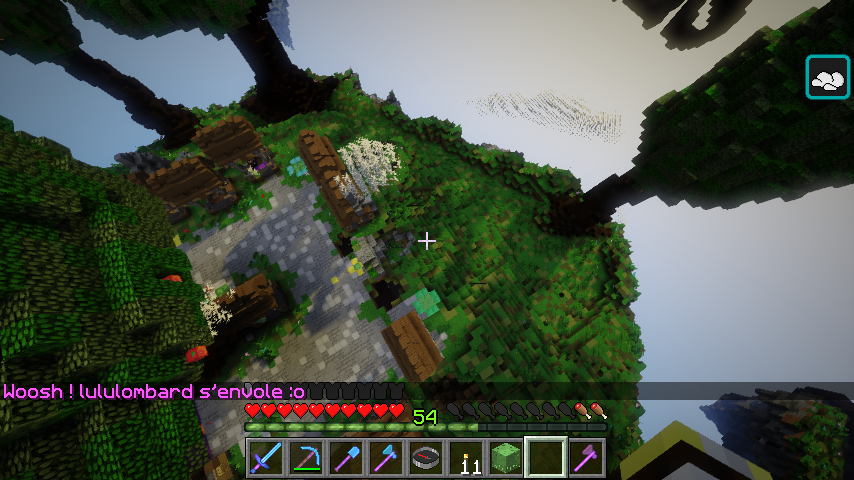Select the blue-headed axe slot
Image resolution: width=854 pixels, height=480 pixels.
click(x=386, y=458)
